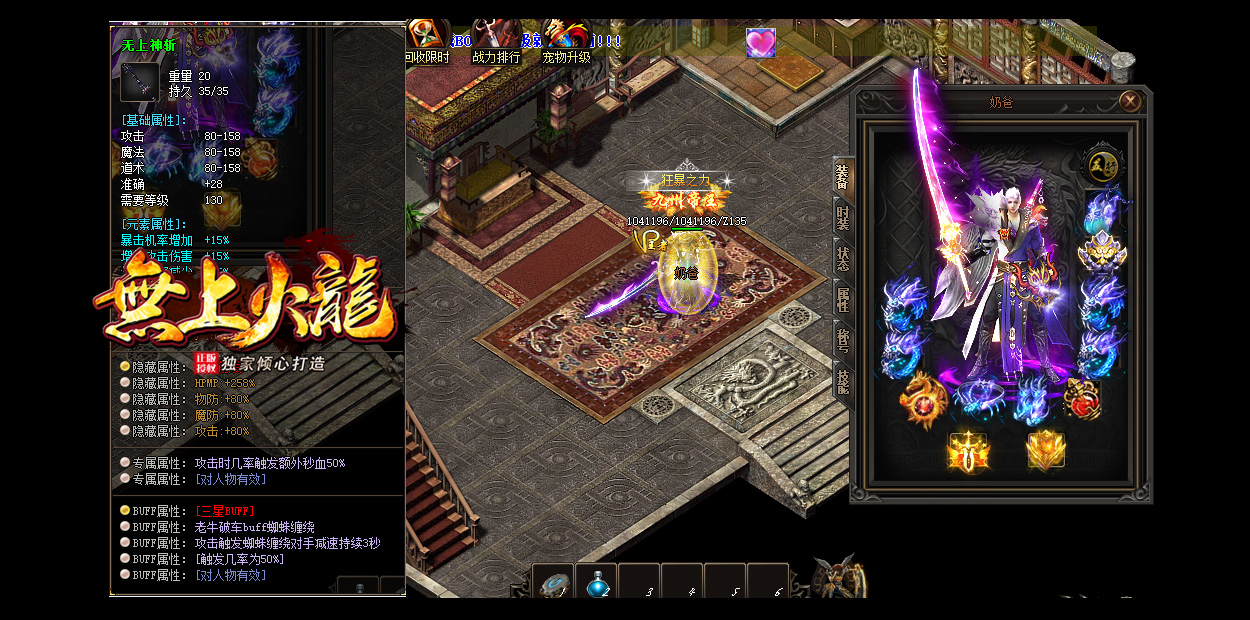Use the blue potion in hotbar slot 2
The height and width of the screenshot is (620, 1250).
(596, 584)
